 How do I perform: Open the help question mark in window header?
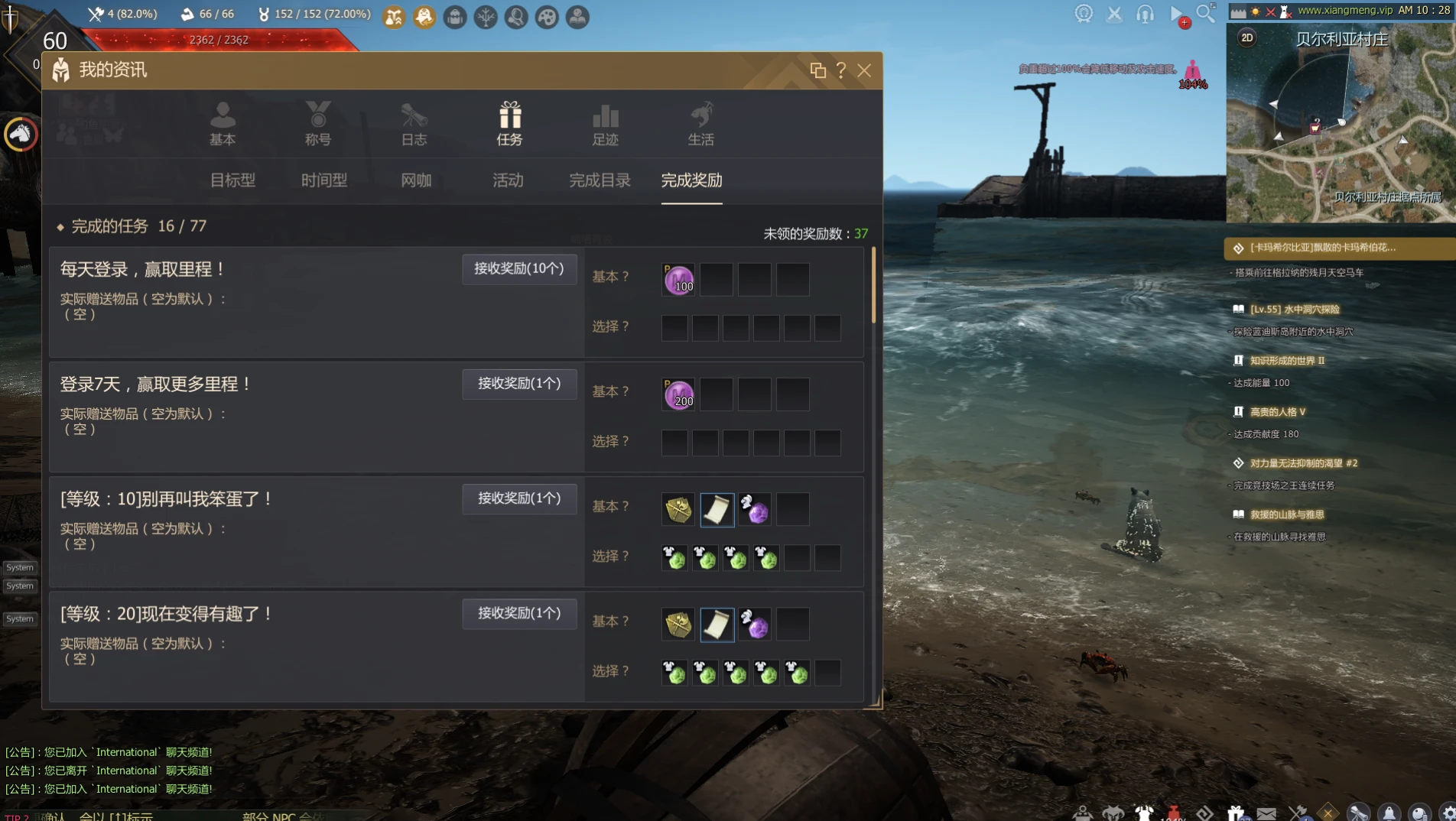[842, 71]
